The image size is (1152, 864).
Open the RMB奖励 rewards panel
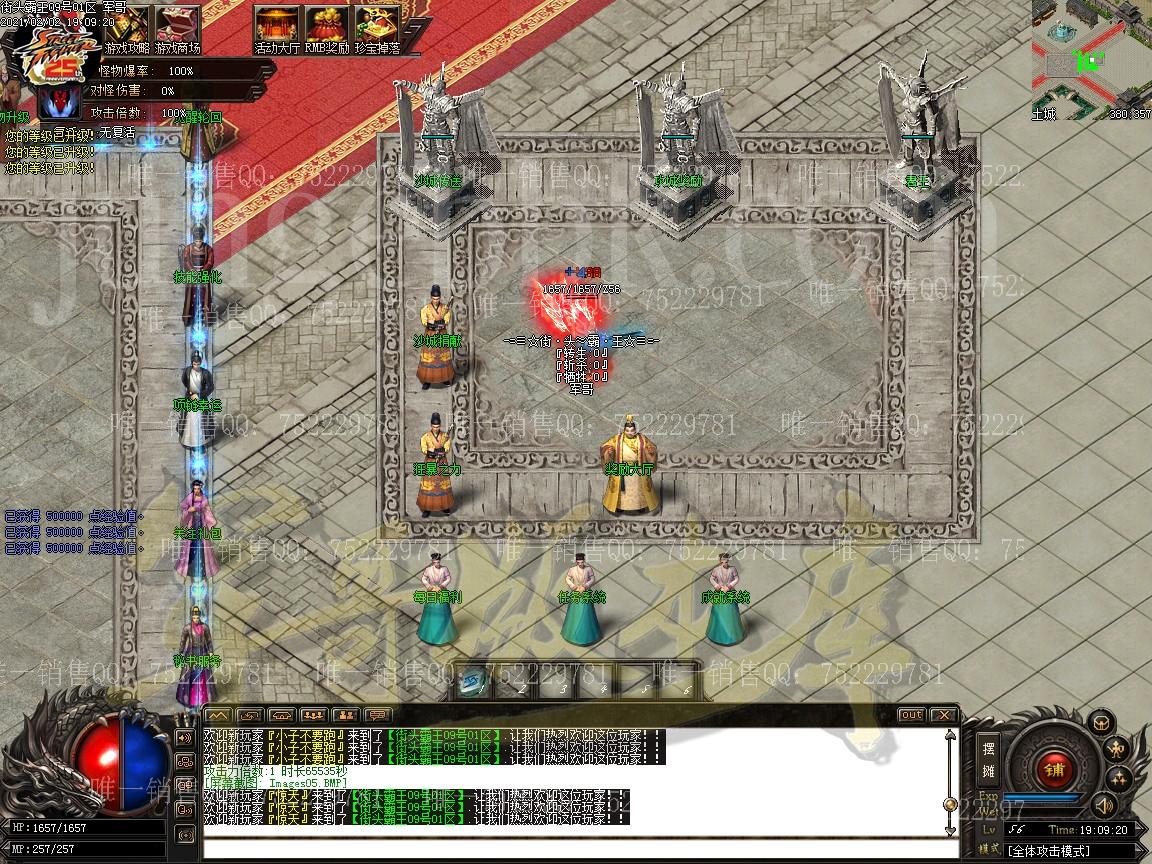tap(326, 28)
